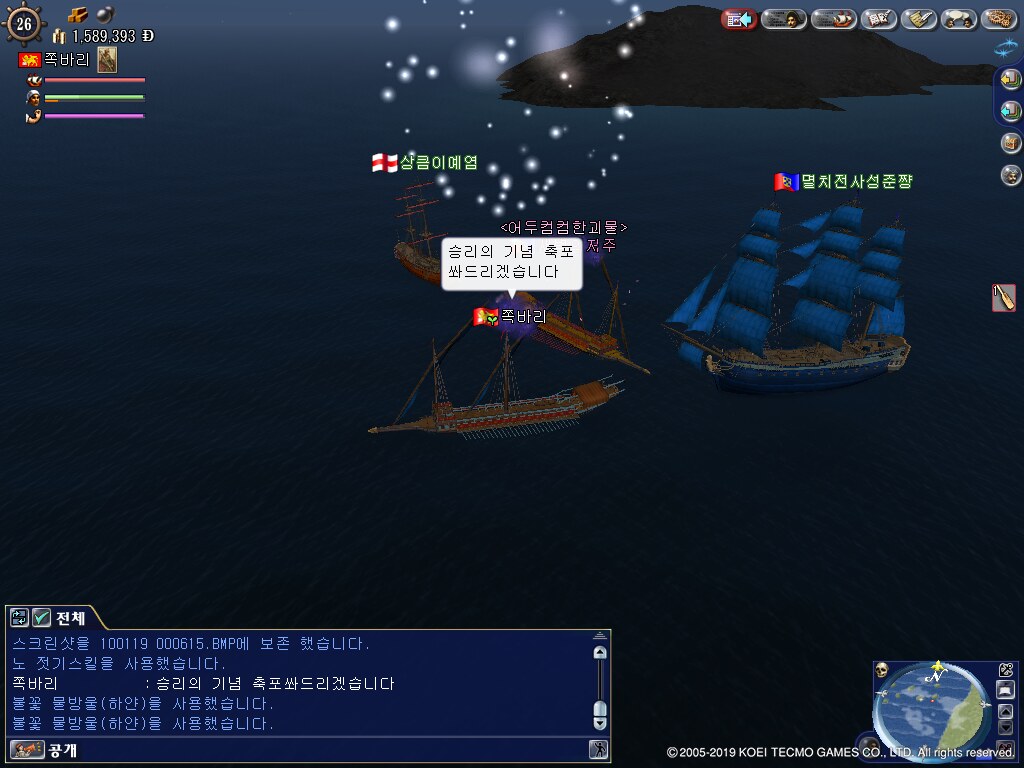Open the open-book and quill menu
The width and height of the screenshot is (1024, 768).
click(879, 19)
